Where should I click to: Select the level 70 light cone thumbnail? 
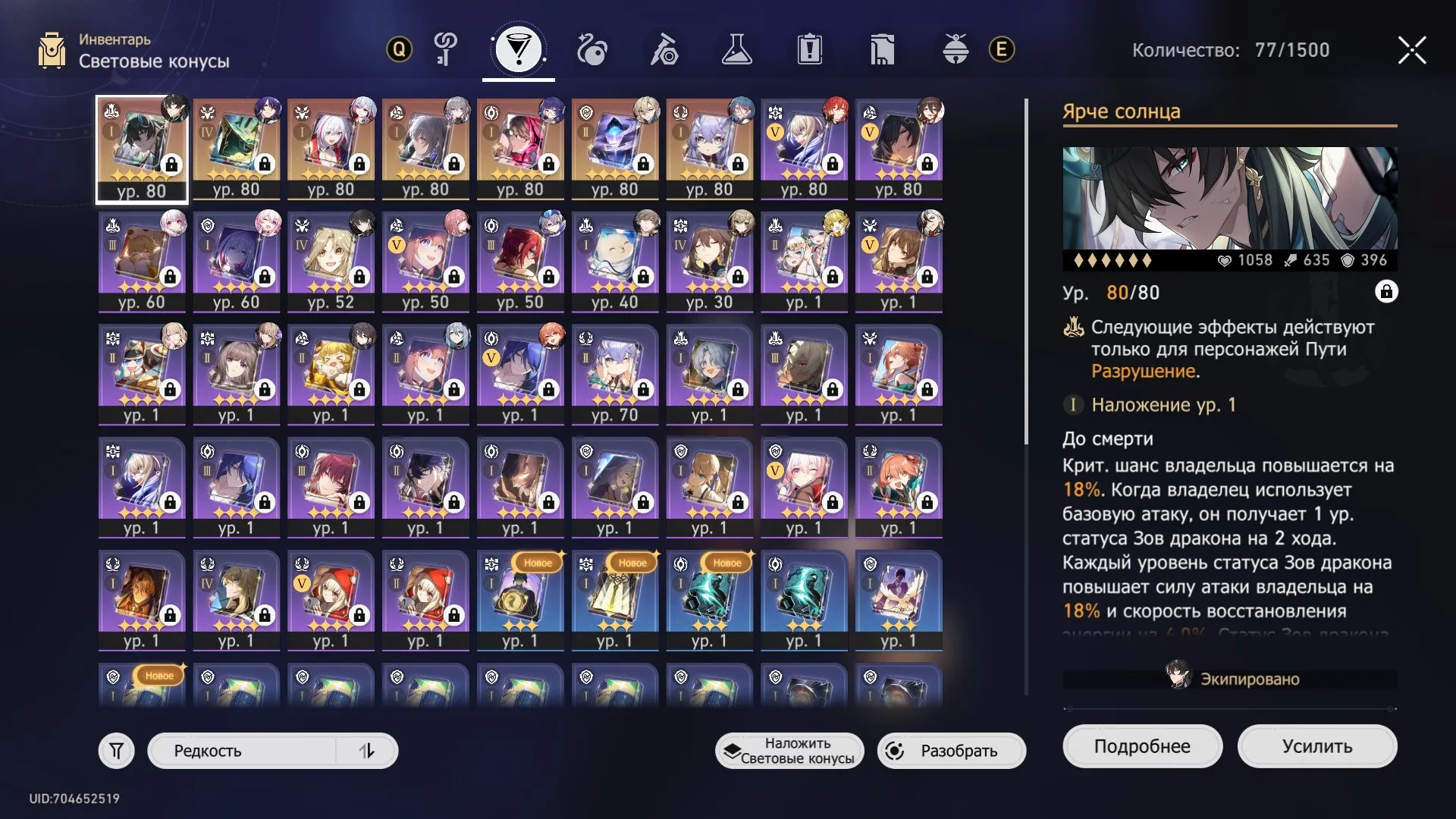pyautogui.click(x=615, y=372)
